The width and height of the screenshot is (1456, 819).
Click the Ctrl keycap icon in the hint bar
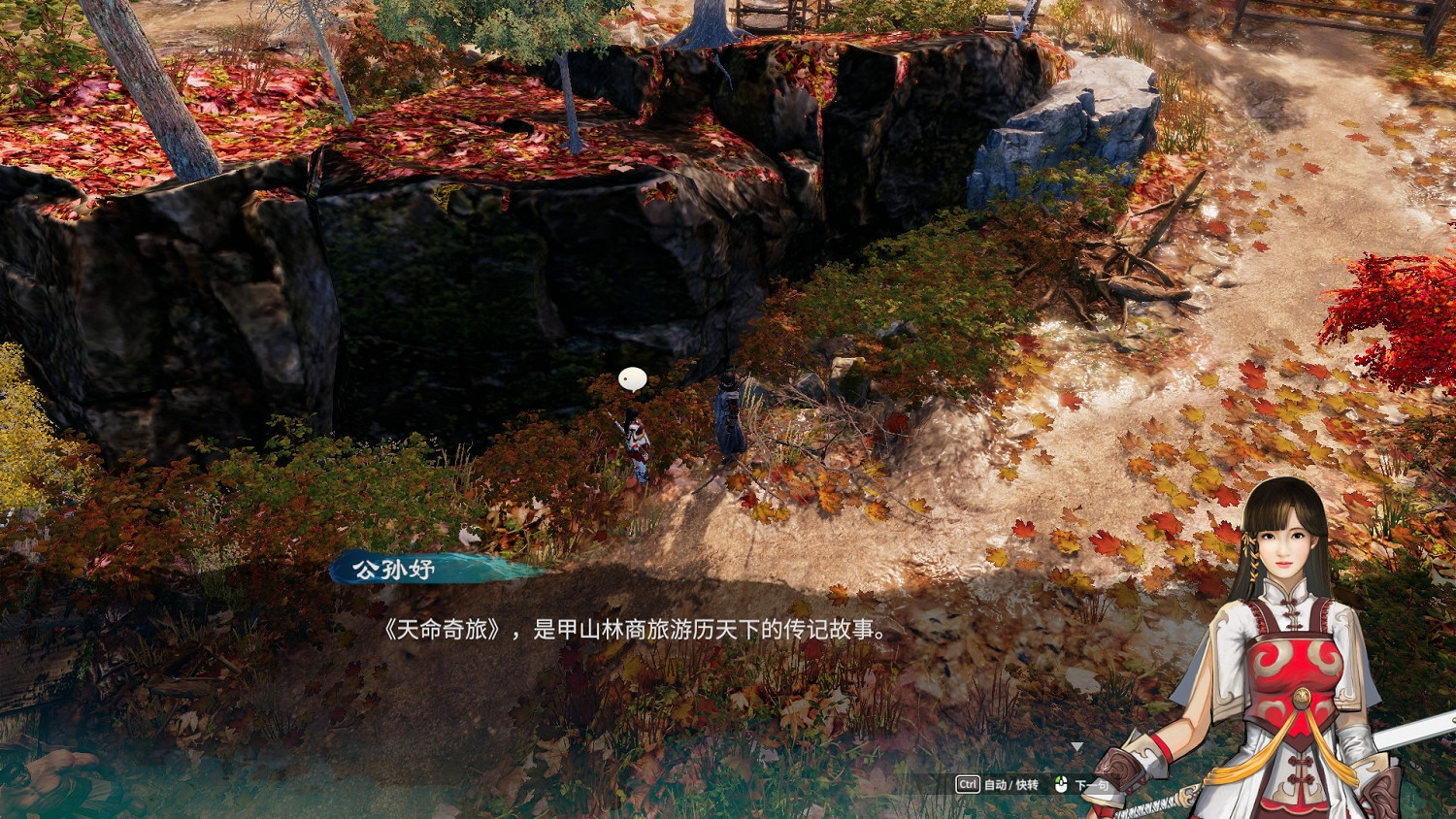[968, 783]
